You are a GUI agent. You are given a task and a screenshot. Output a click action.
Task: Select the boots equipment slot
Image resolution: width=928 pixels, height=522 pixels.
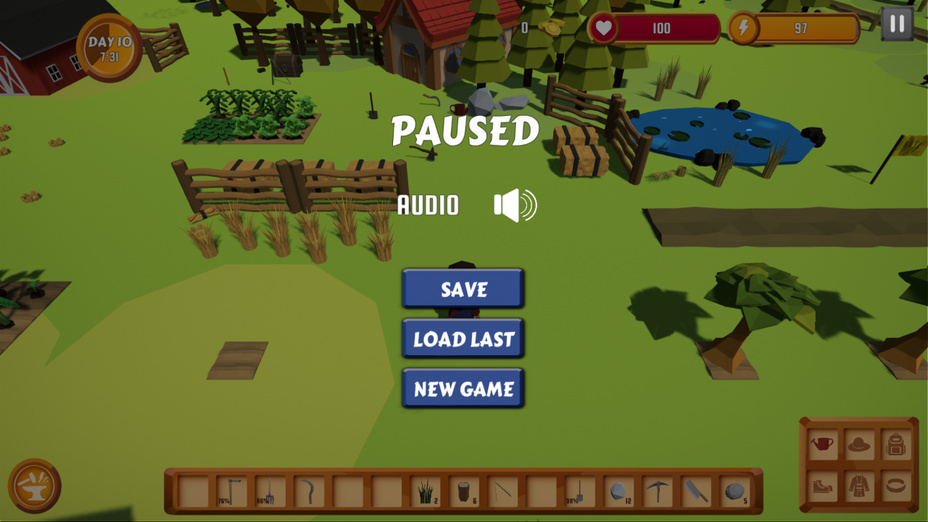(x=822, y=487)
